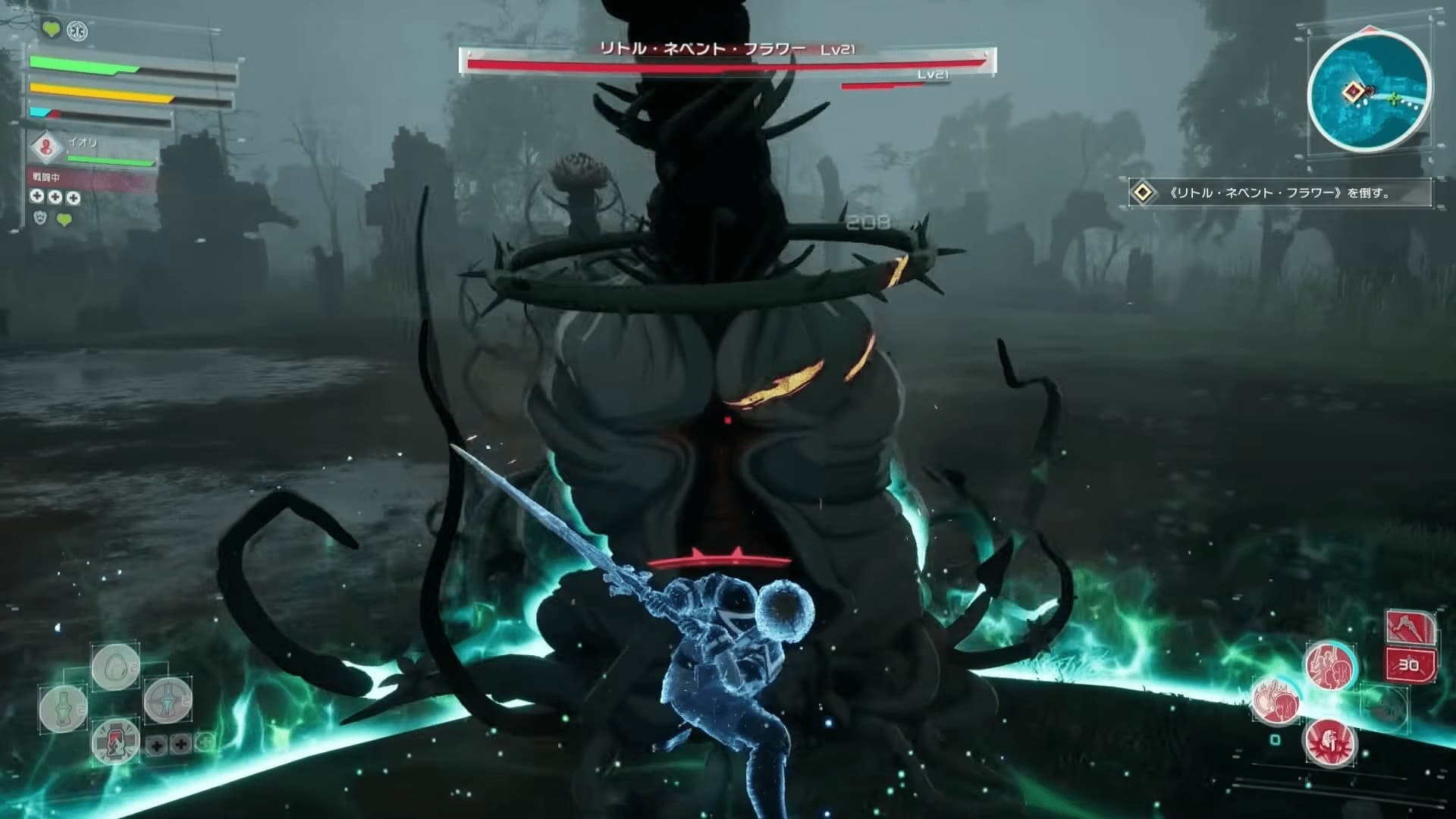
Task: Use the red healing potion slot
Action: 115,740
